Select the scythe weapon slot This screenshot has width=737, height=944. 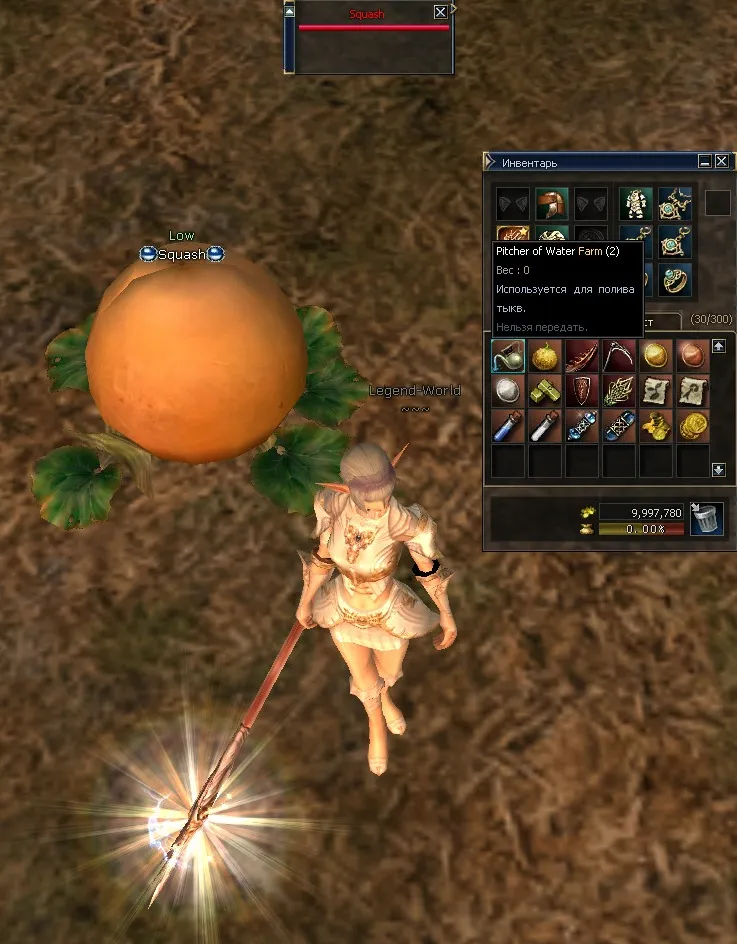tap(619, 356)
